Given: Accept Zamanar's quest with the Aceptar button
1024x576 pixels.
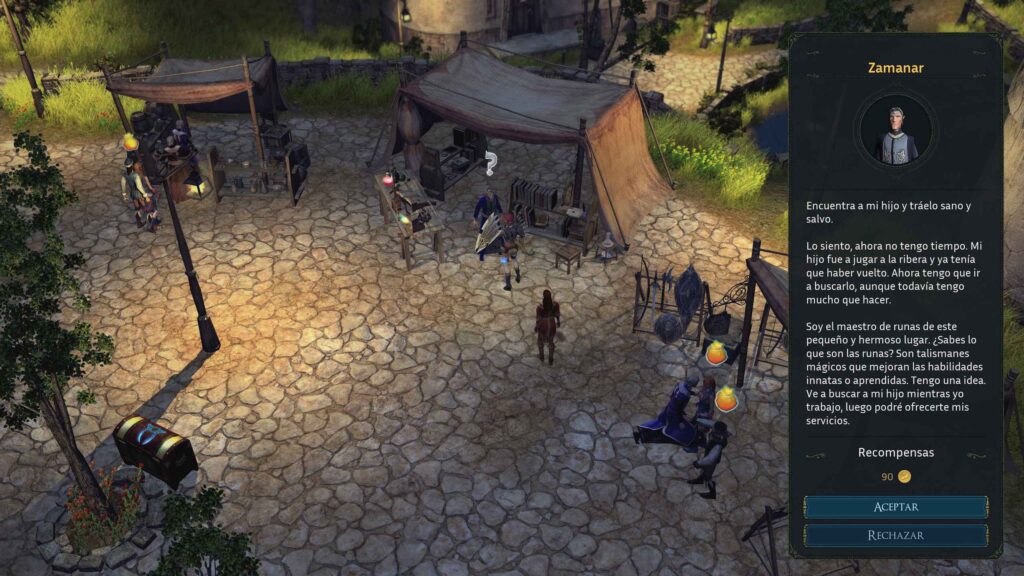Looking at the screenshot, I should (x=895, y=507).
